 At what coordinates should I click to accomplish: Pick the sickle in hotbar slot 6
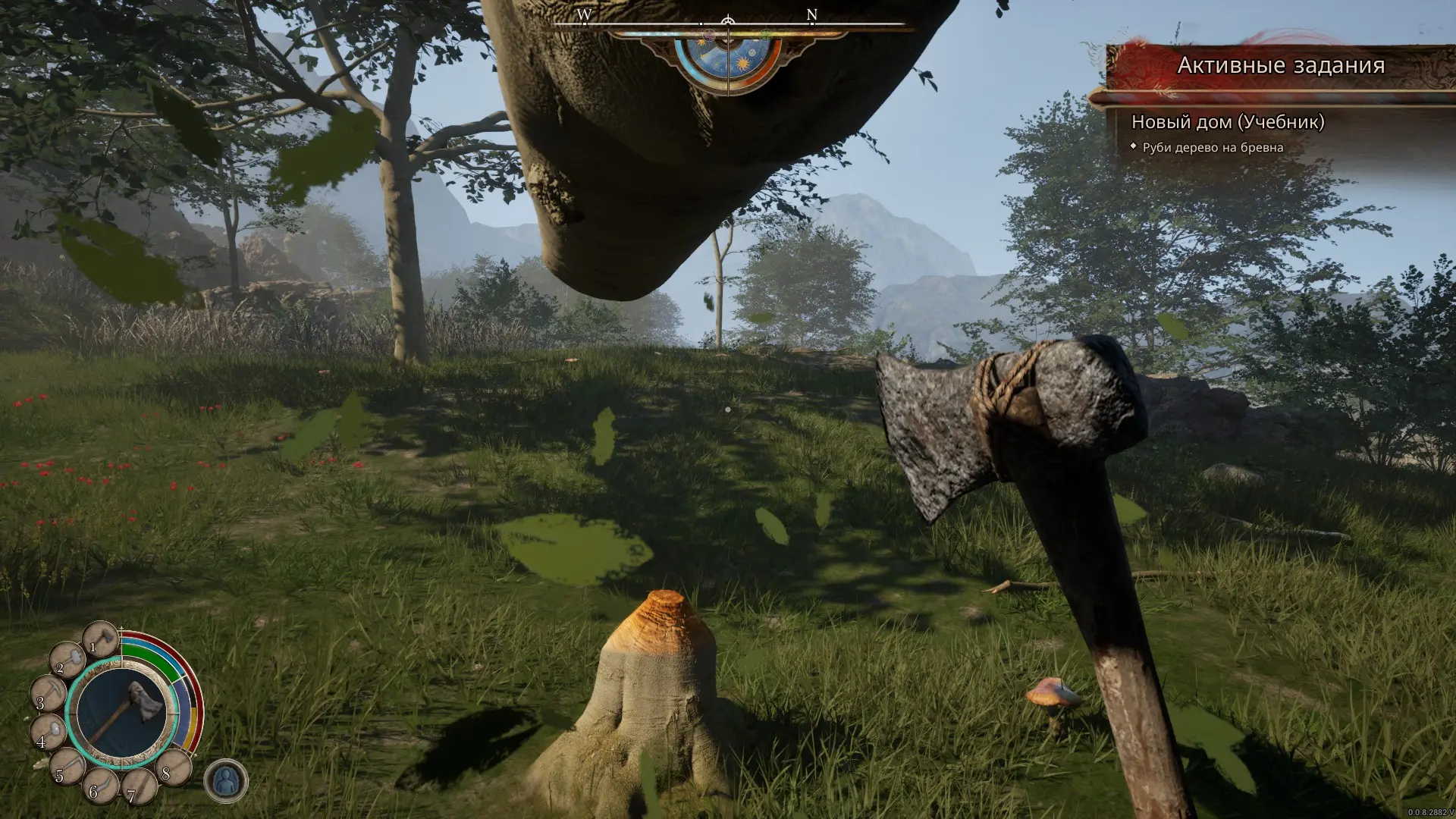pos(99,784)
